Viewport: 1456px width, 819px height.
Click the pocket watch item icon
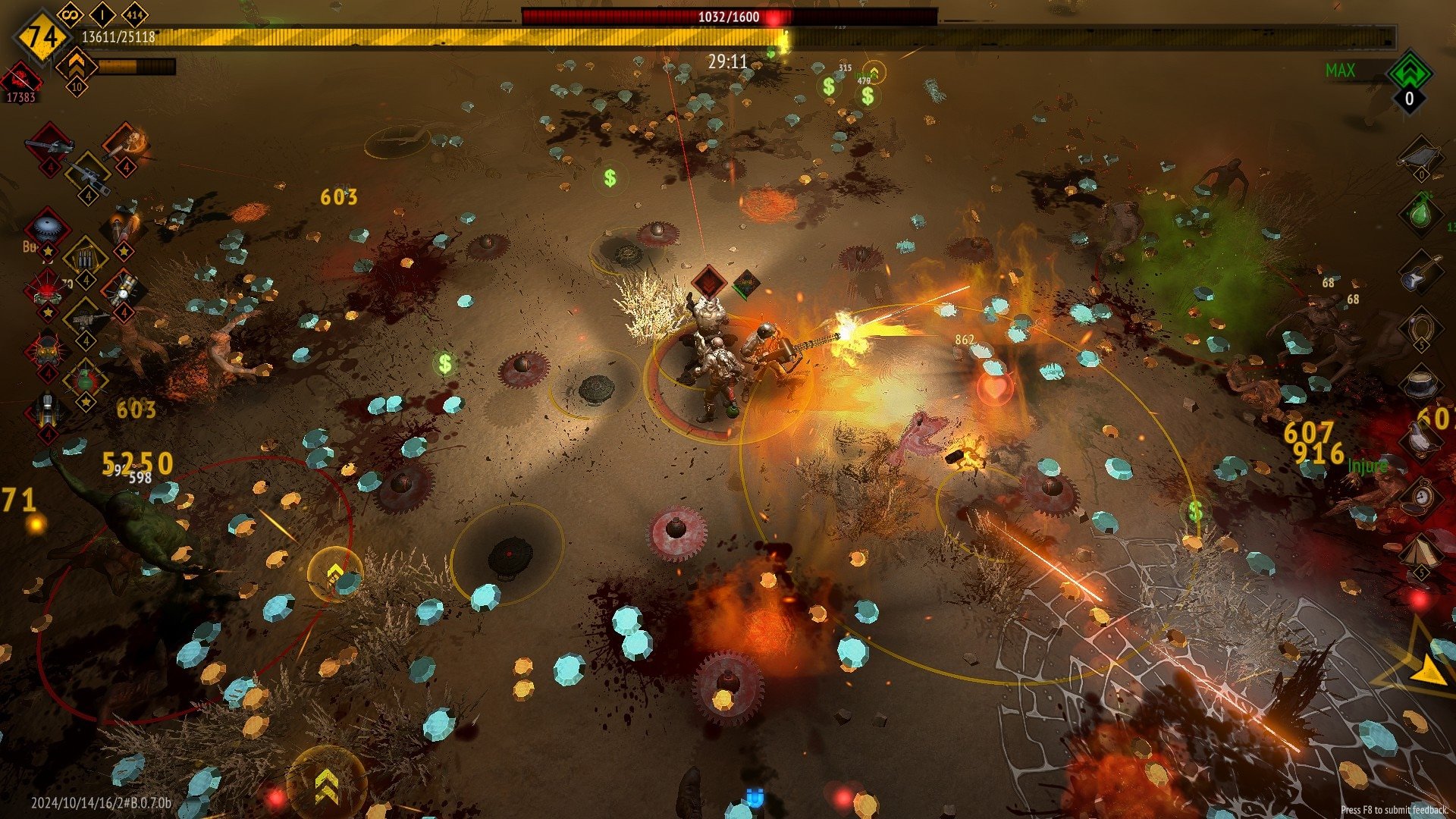point(1420,497)
